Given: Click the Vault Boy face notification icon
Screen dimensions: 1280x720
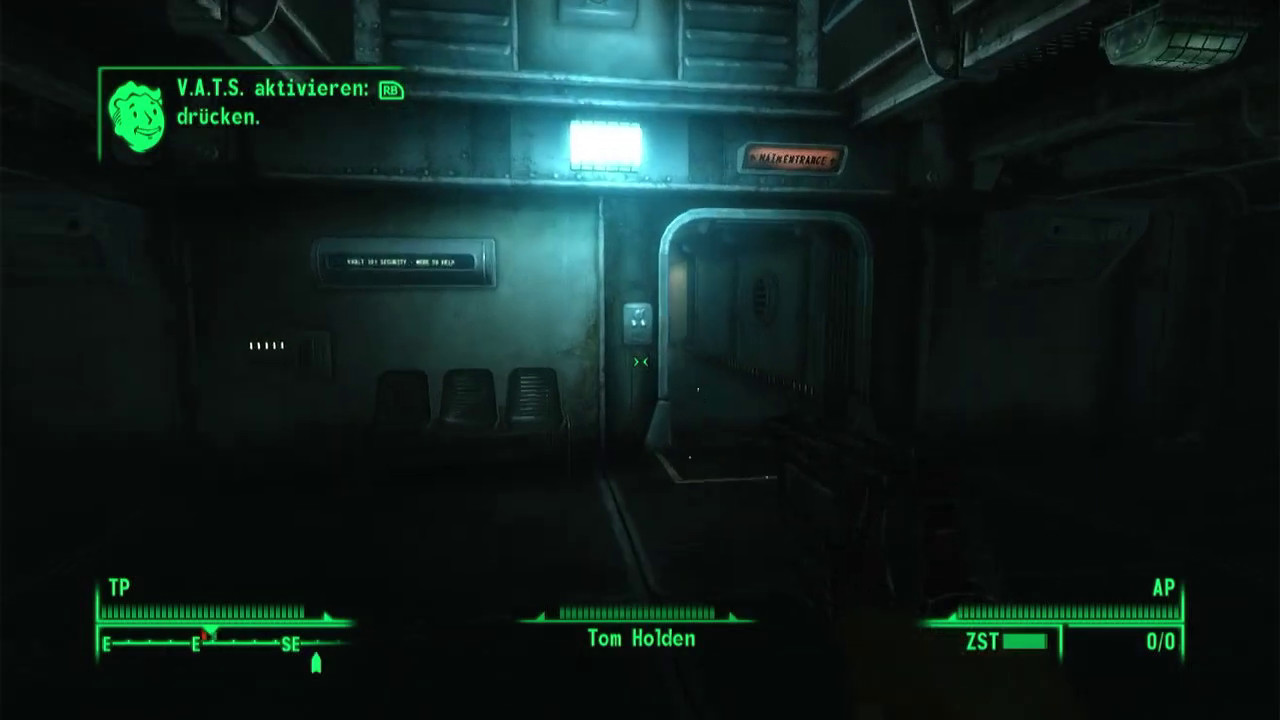Looking at the screenshot, I should [x=136, y=116].
